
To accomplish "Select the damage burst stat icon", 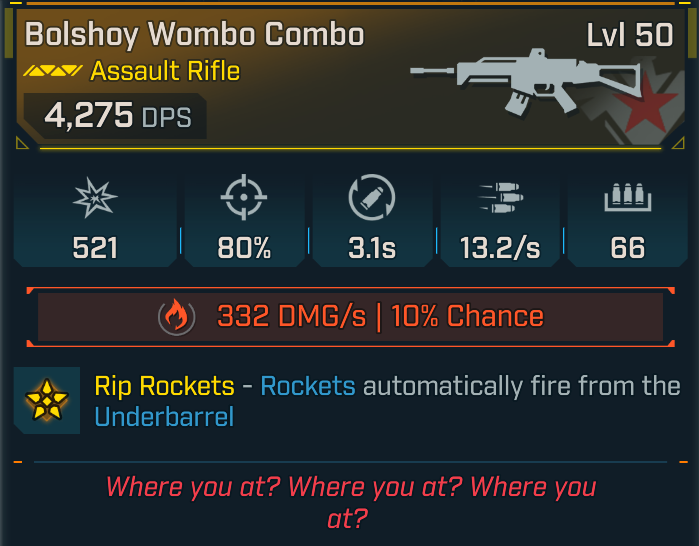I will (96, 201).
